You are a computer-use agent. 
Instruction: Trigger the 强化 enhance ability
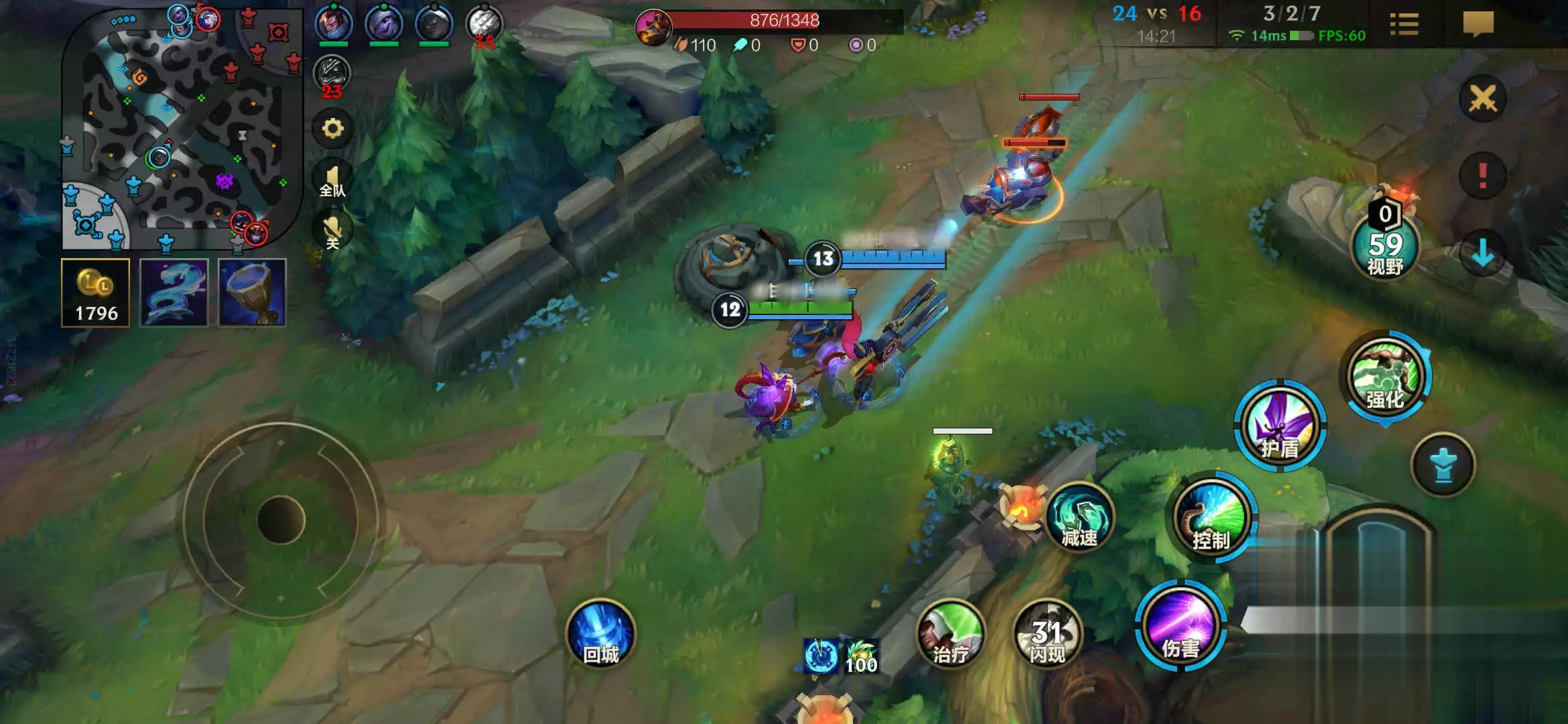click(x=1385, y=377)
